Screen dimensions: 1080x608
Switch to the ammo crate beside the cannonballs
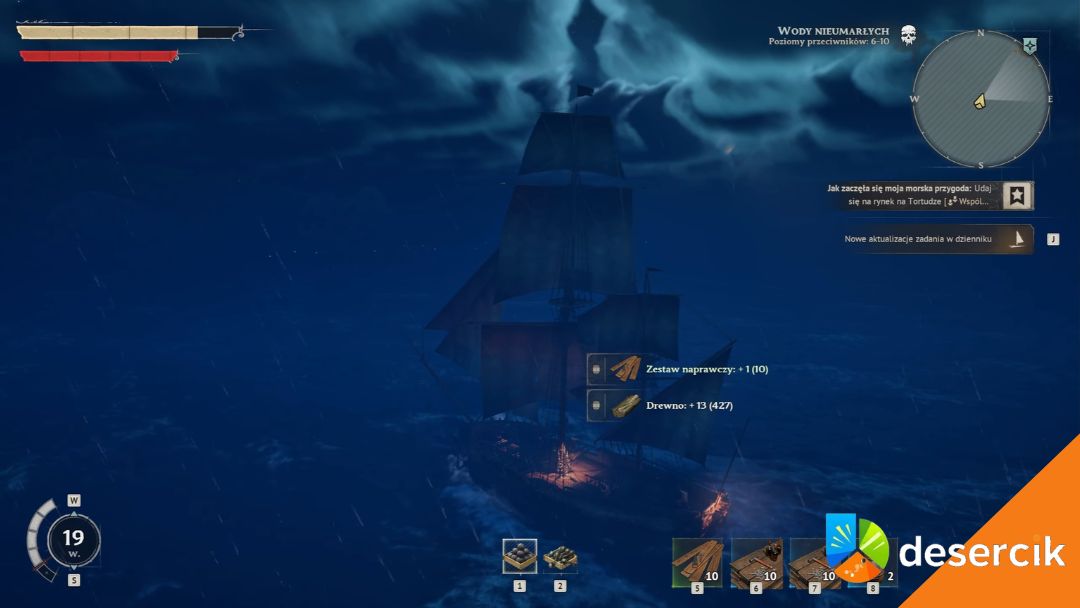(x=560, y=556)
